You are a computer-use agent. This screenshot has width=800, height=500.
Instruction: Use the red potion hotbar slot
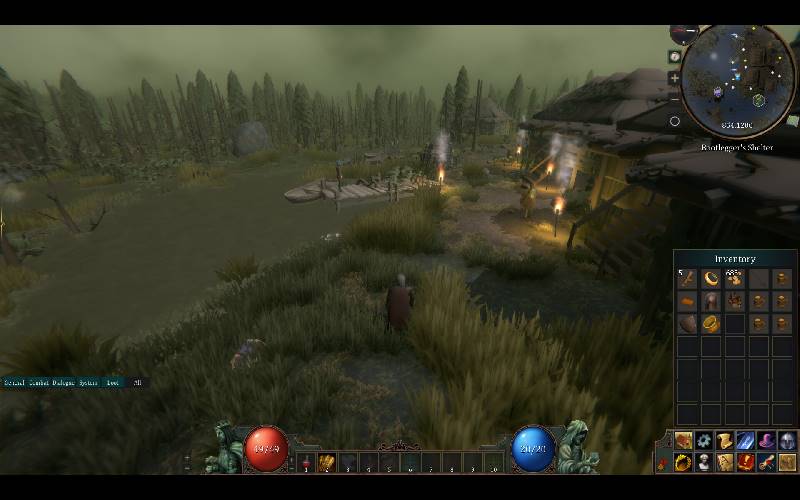[x=305, y=463]
